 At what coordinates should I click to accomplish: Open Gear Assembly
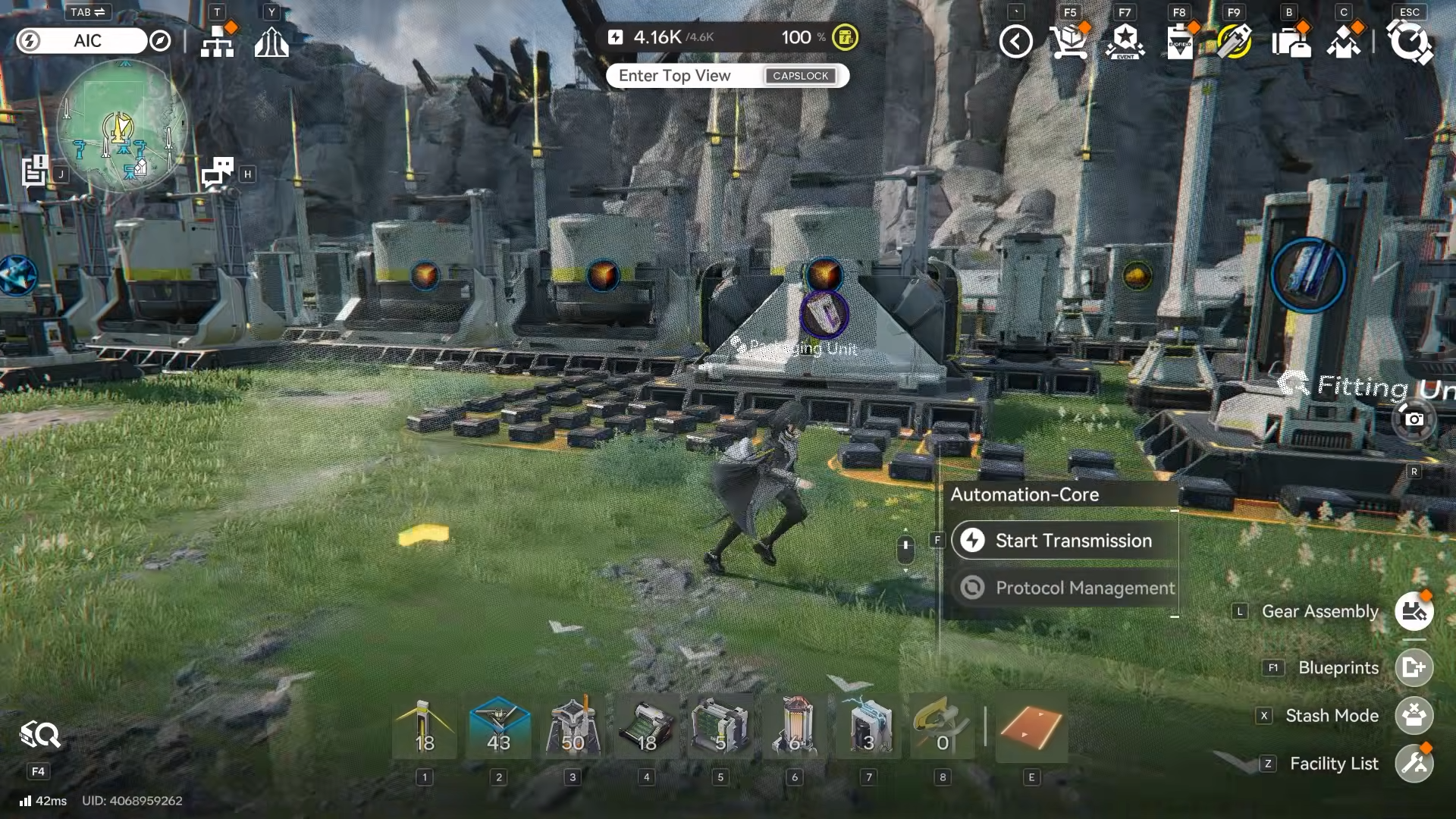coord(1414,612)
